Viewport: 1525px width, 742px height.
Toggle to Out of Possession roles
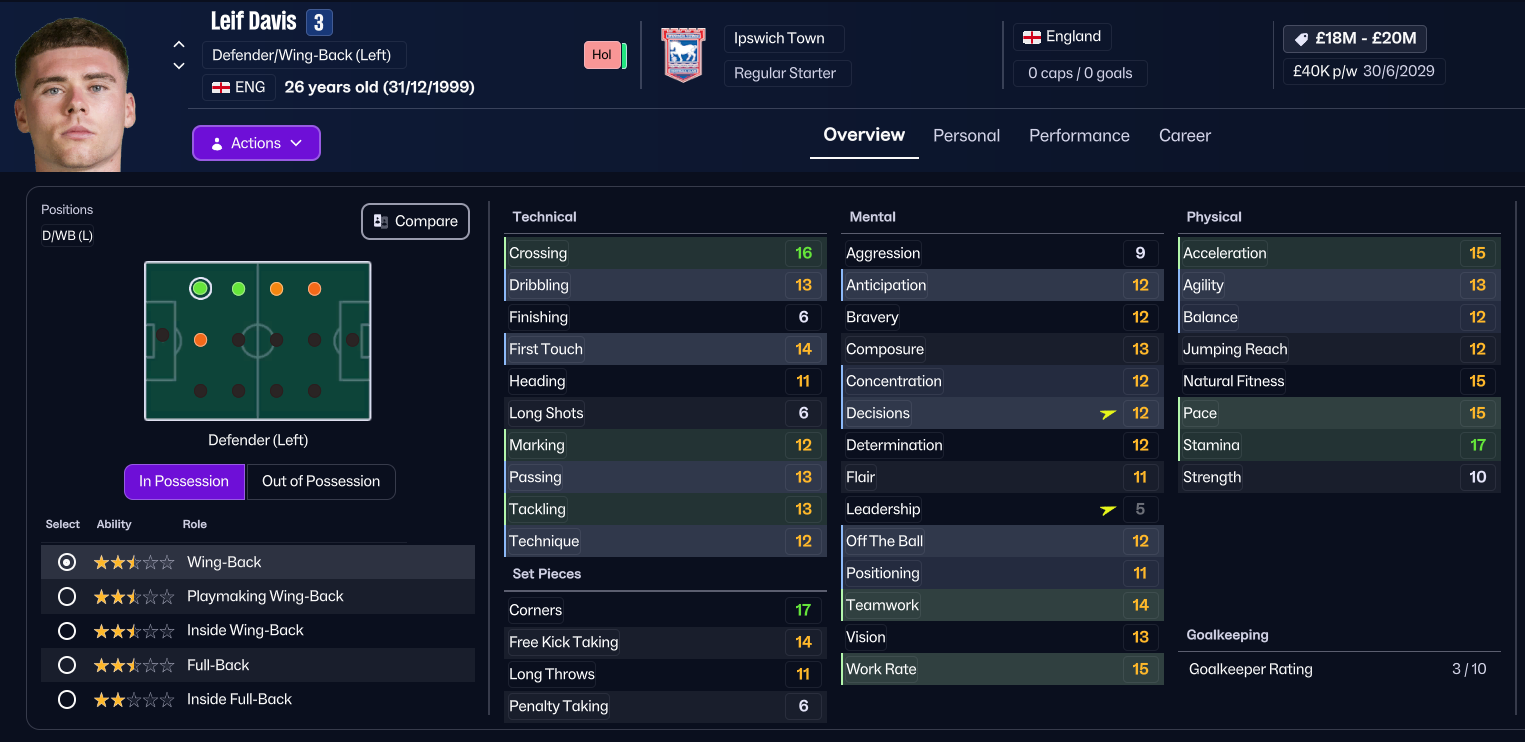320,481
